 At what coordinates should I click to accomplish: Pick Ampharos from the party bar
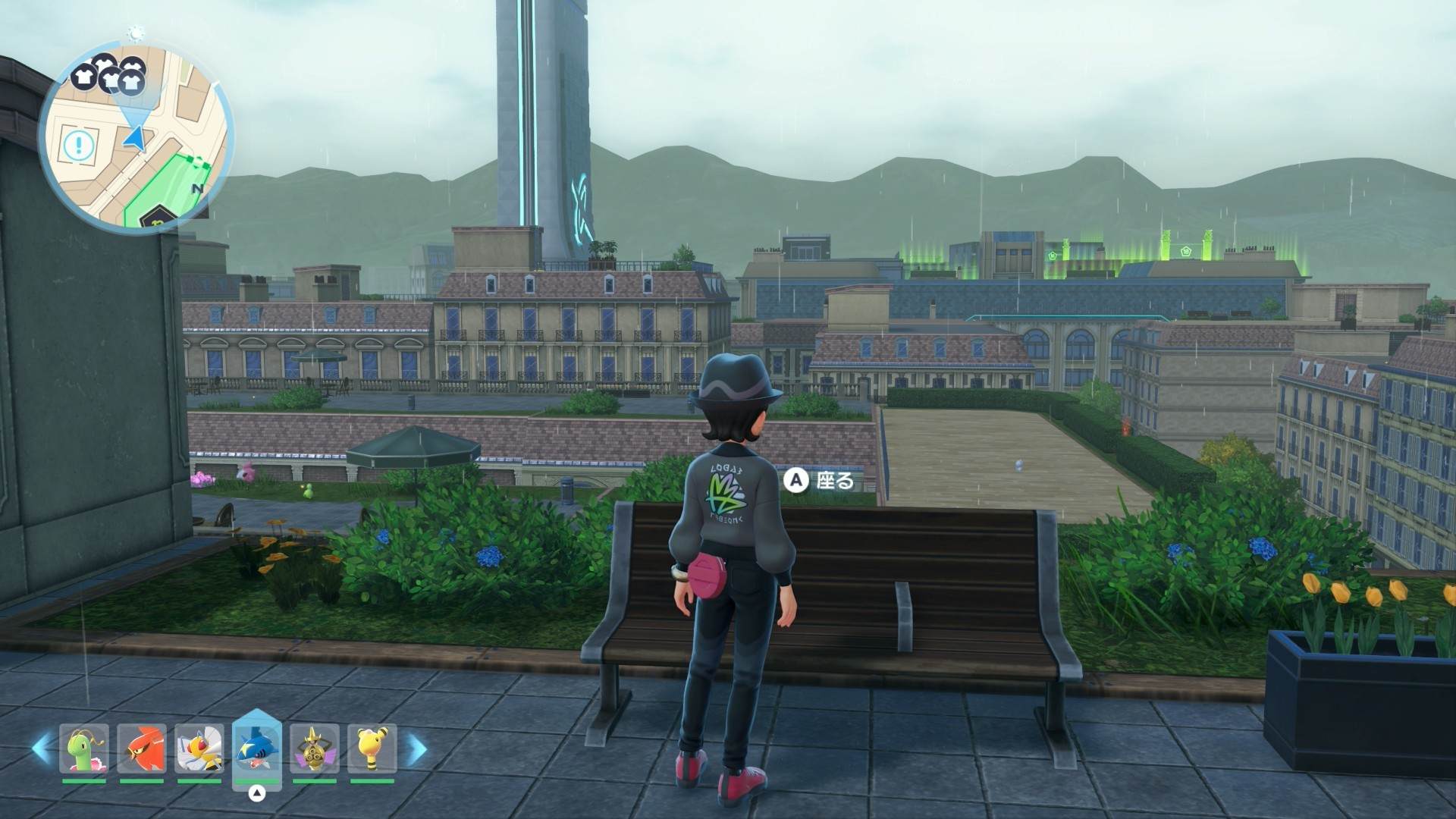(x=372, y=748)
